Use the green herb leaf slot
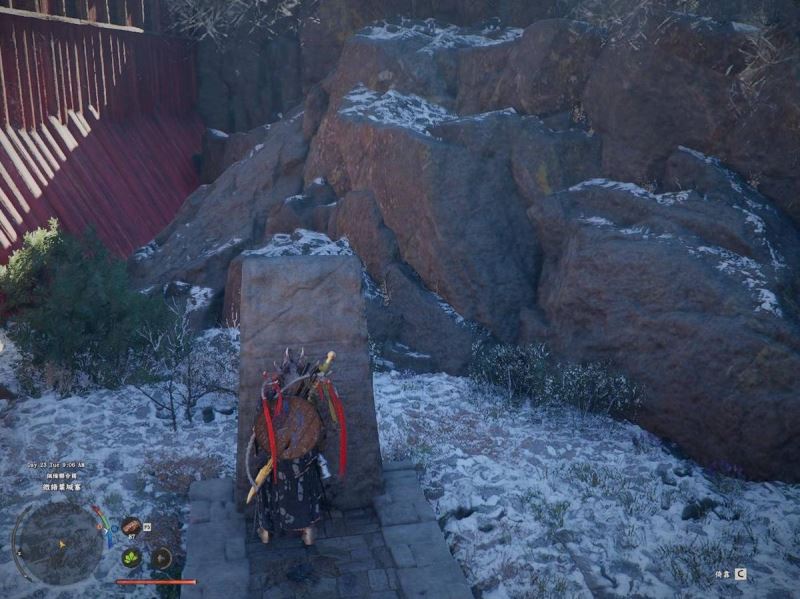Screen dimensions: 800x599 pyautogui.click(x=131, y=558)
